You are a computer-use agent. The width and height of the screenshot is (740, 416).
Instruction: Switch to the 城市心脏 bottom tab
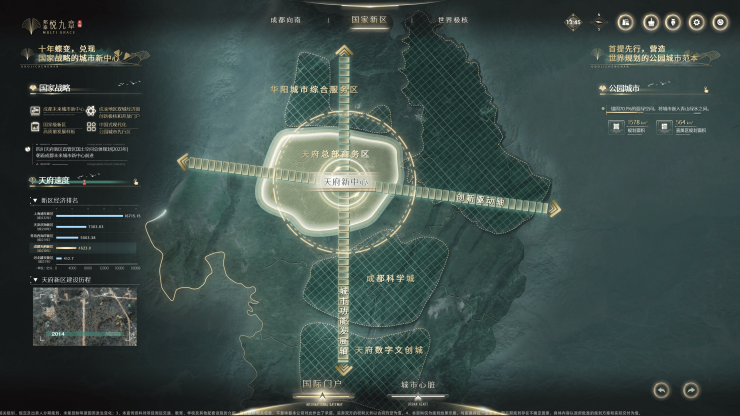(418, 384)
